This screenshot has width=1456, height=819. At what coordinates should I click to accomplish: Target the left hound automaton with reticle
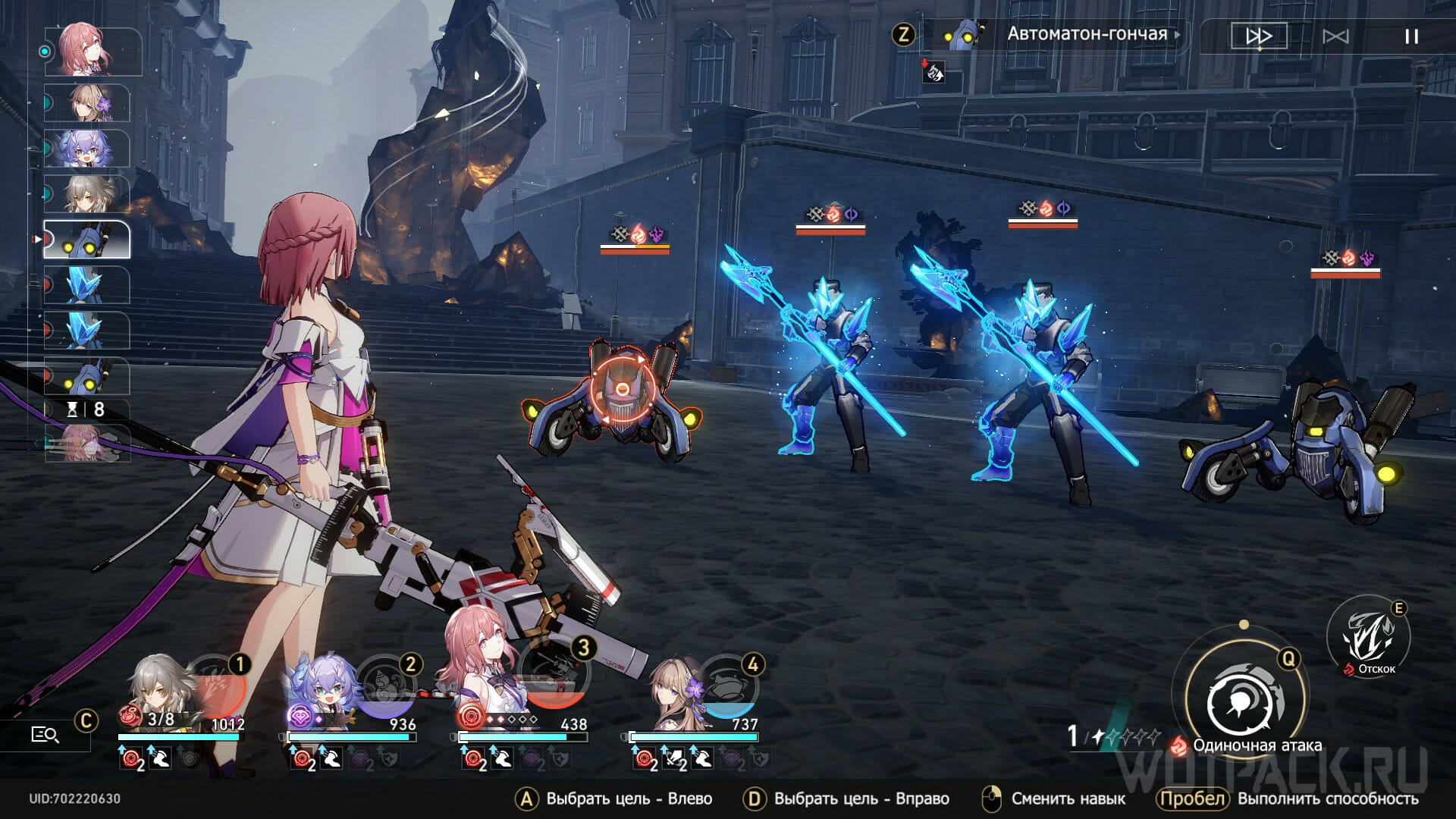pyautogui.click(x=622, y=394)
